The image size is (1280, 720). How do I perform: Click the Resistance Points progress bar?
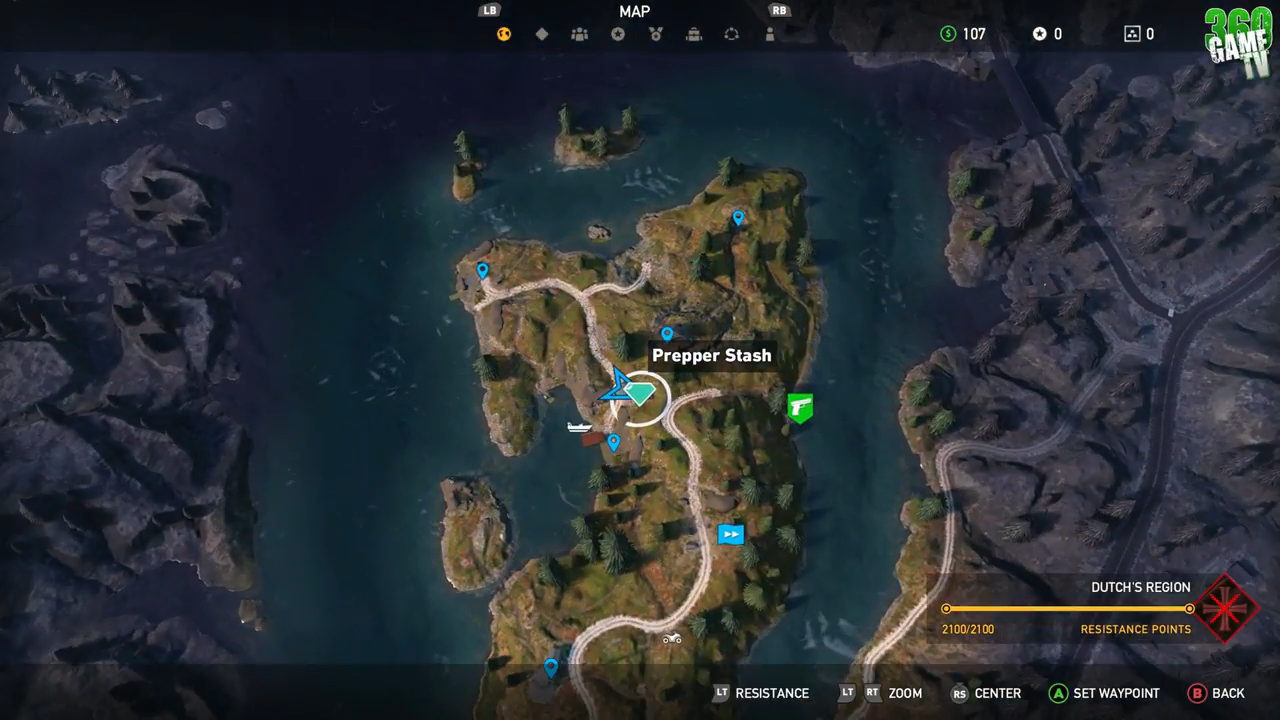pos(1067,608)
